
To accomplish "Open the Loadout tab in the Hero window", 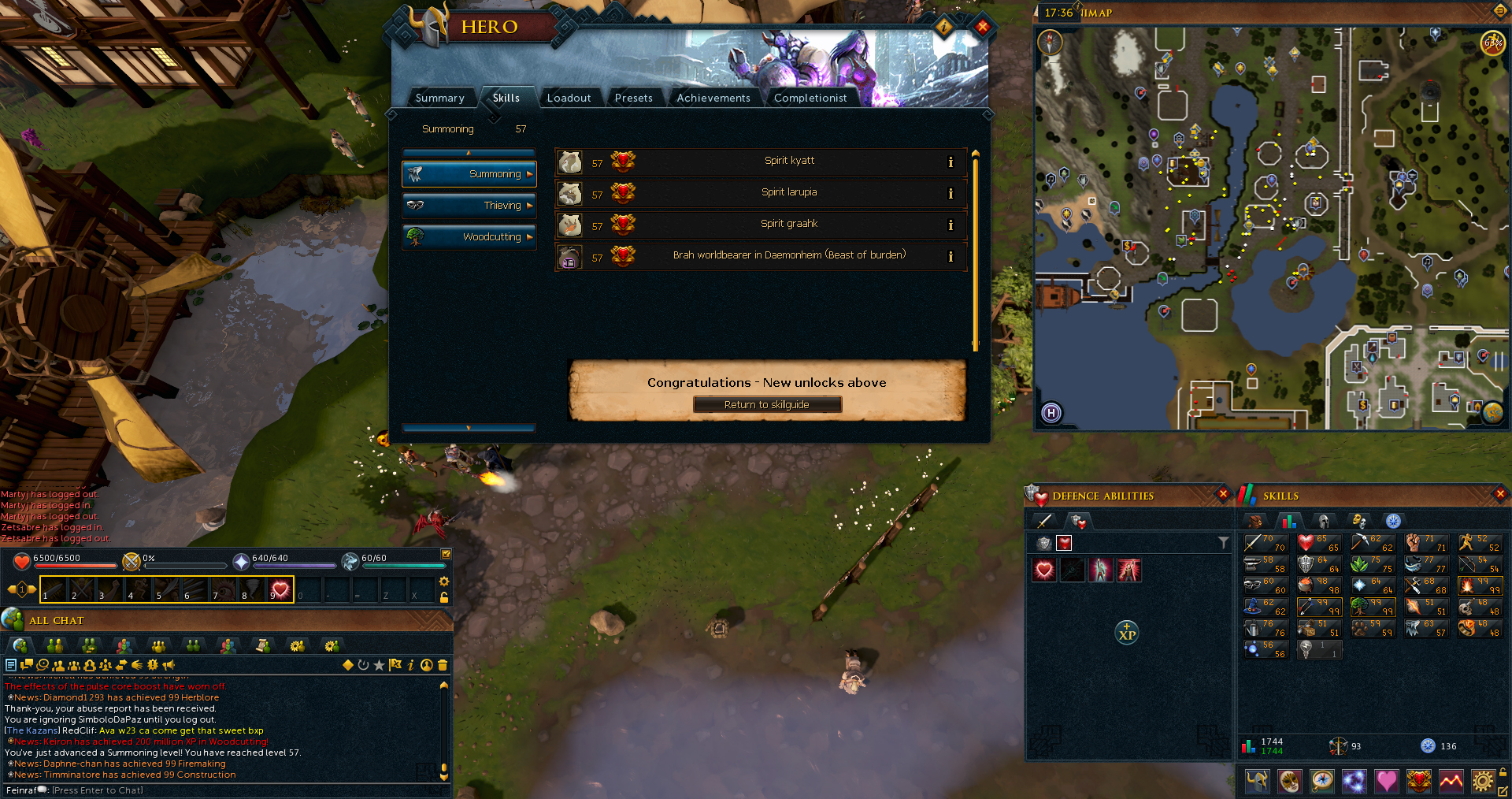I will pos(570,98).
